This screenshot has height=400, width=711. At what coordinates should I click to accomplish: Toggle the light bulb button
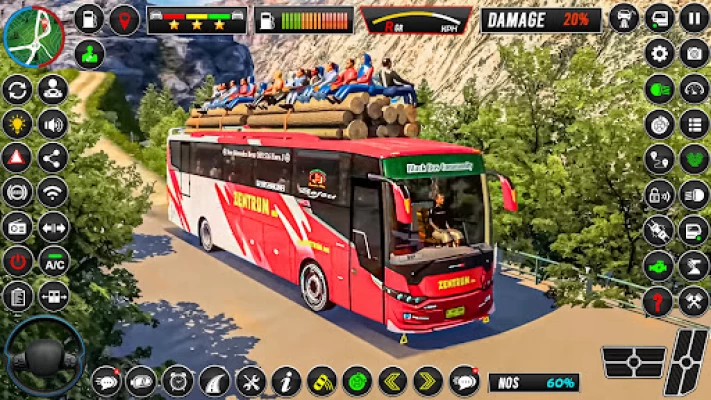pos(17,123)
